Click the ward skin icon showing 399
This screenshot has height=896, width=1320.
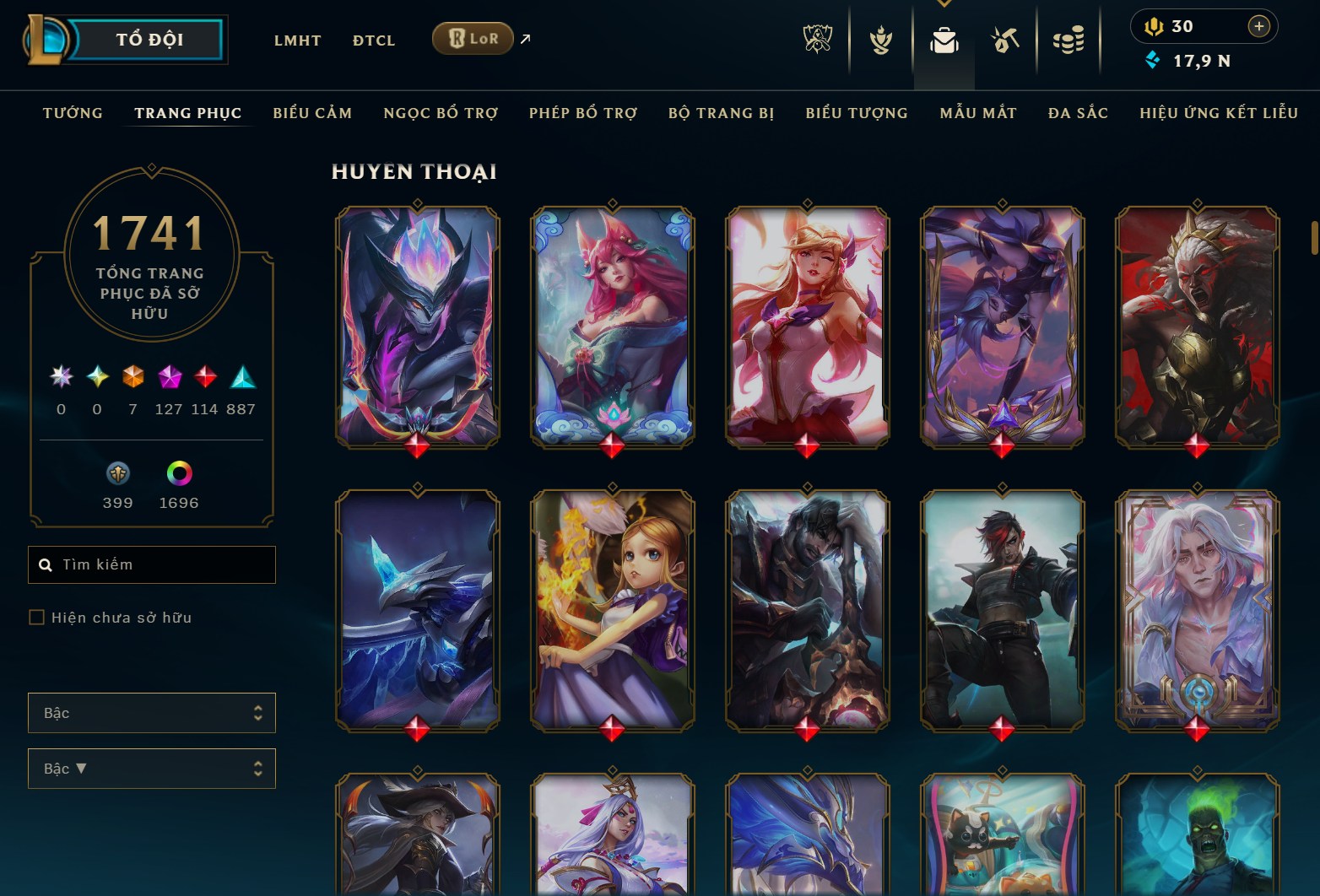click(117, 475)
